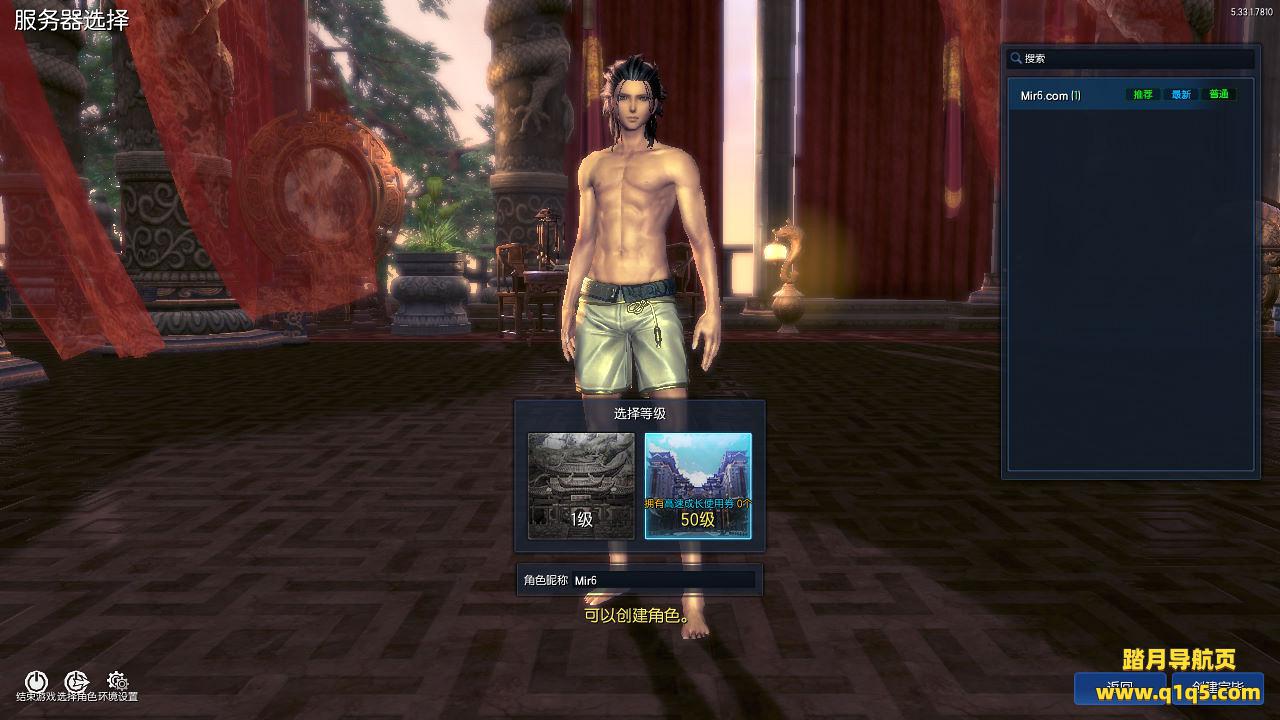Confirm with the 创建完毕 button

pyautogui.click(x=1217, y=689)
